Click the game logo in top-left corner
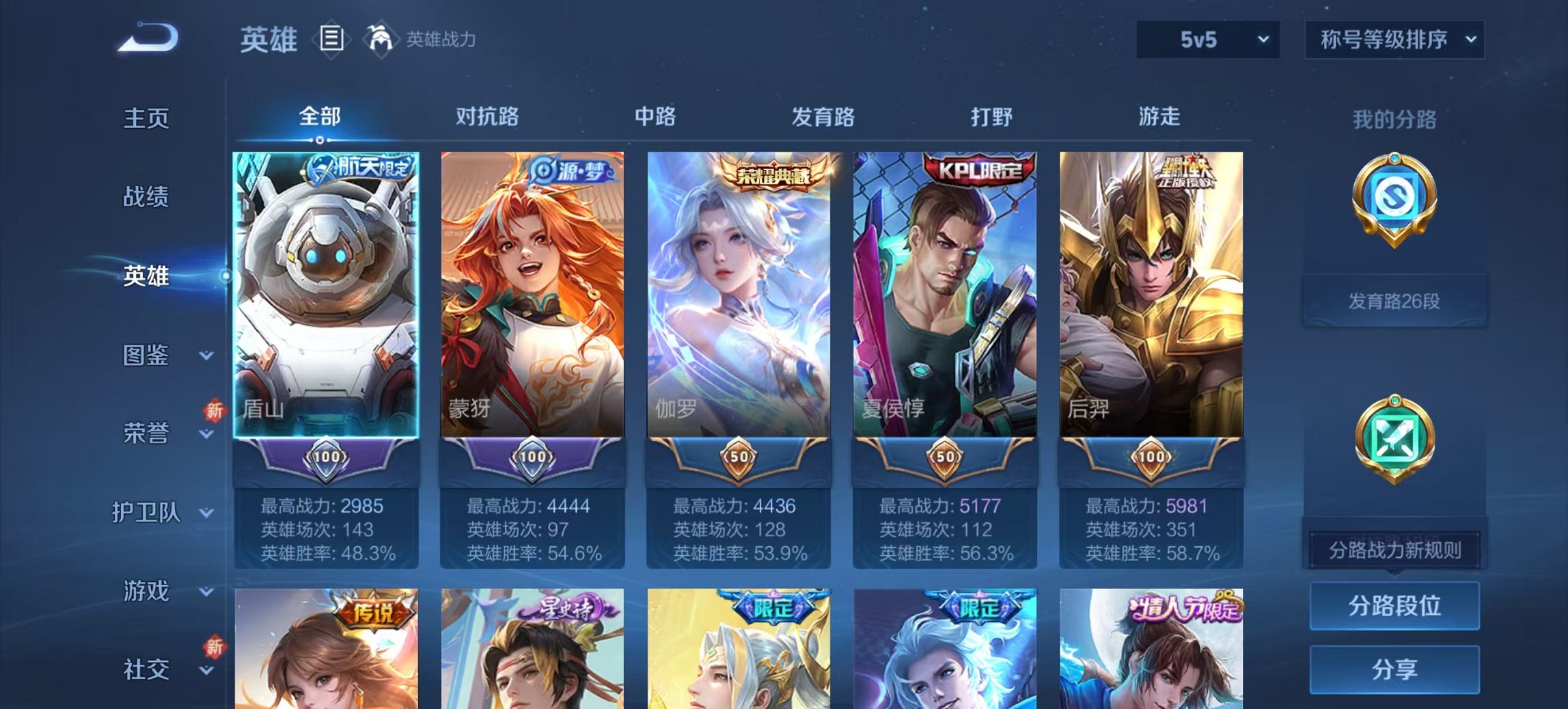Image resolution: width=1568 pixels, height=709 pixels. [149, 38]
